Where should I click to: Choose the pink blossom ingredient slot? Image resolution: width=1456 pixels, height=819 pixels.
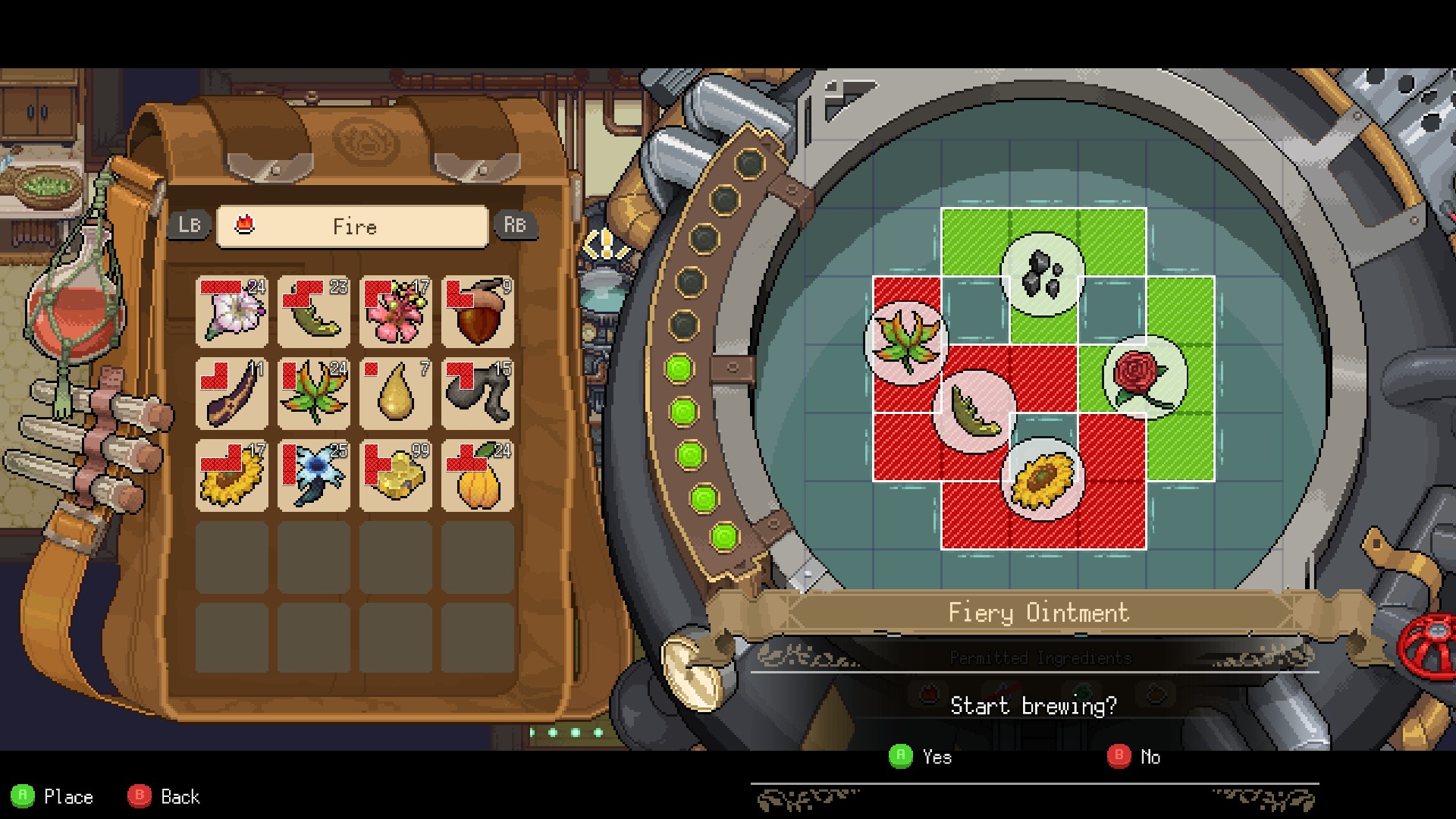tap(396, 312)
